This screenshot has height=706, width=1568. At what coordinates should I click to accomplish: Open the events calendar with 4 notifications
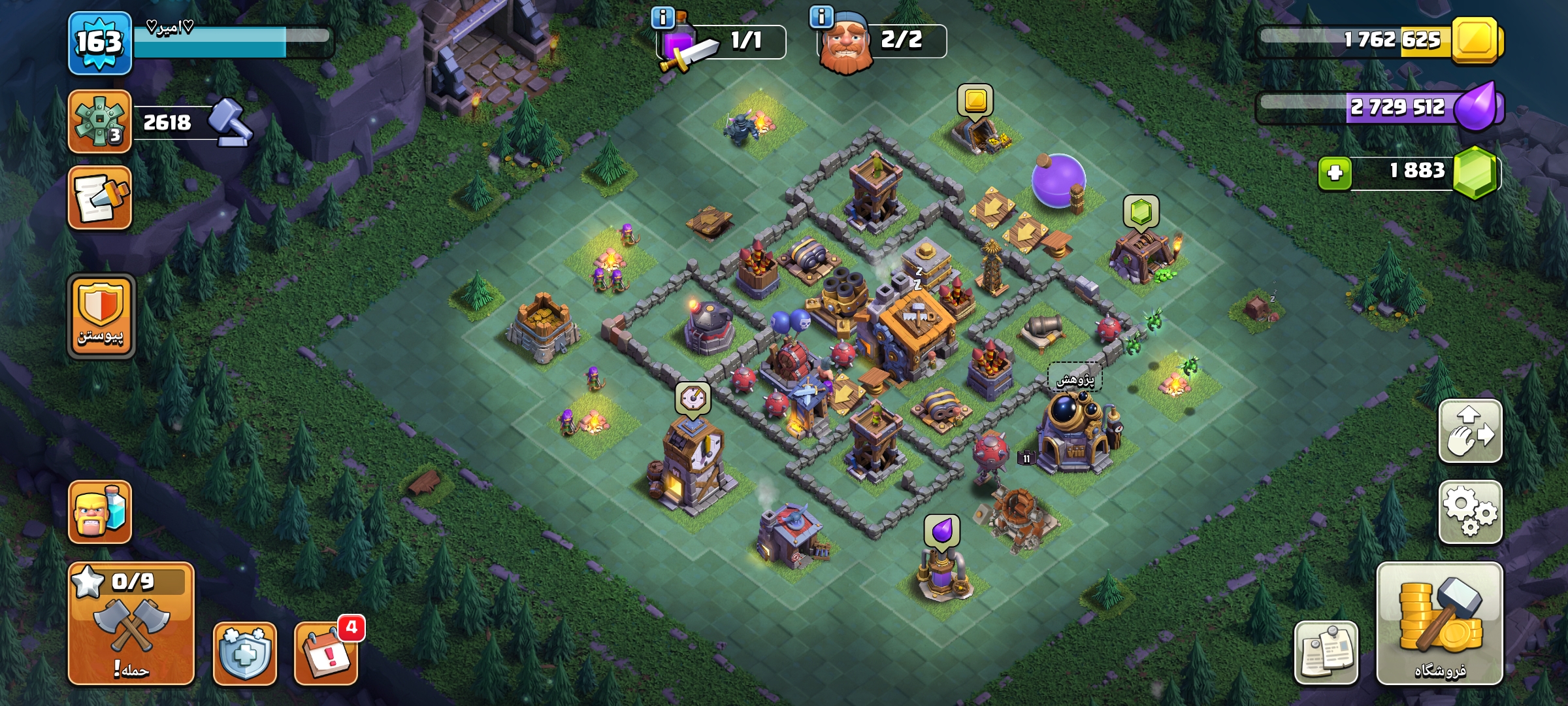click(x=325, y=653)
